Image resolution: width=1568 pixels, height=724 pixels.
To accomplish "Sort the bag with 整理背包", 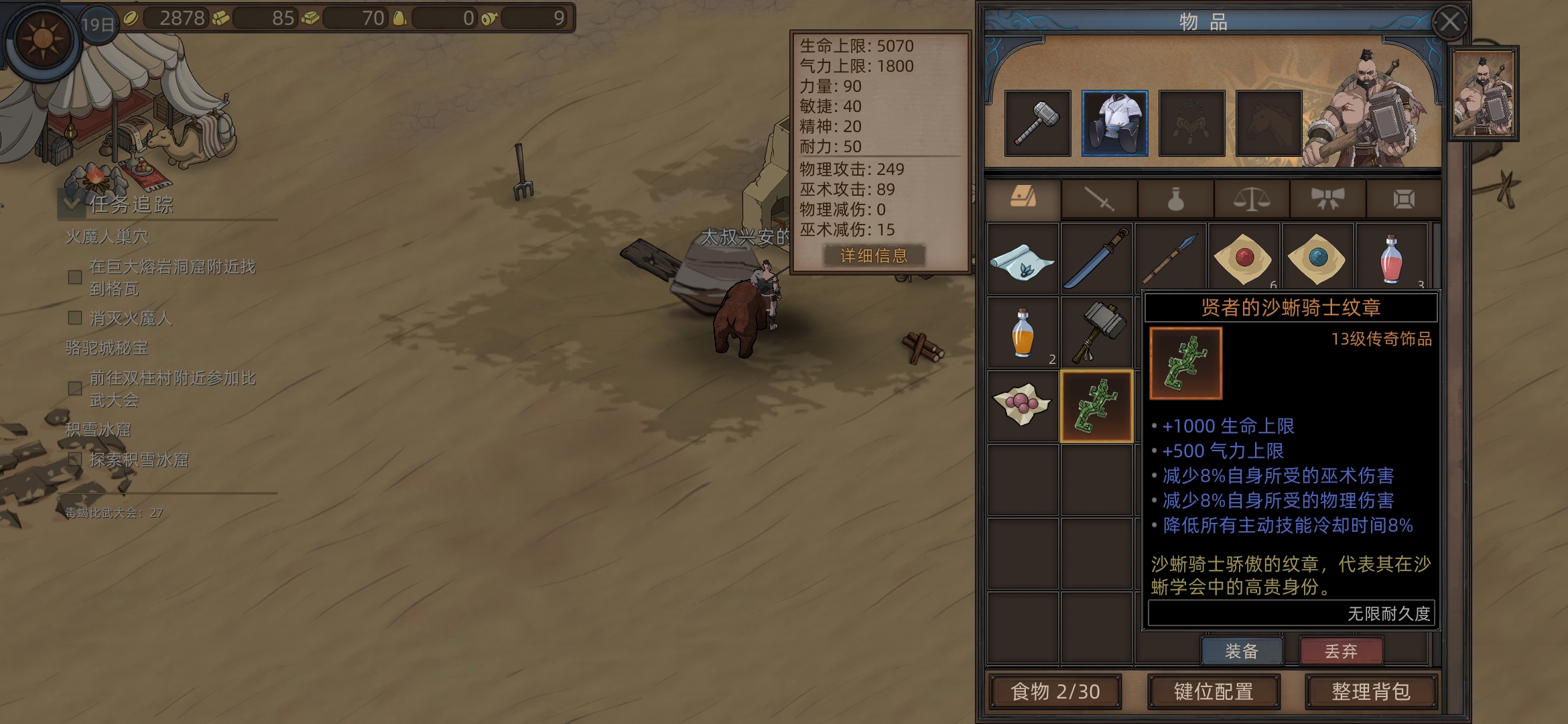I will coord(1370,691).
